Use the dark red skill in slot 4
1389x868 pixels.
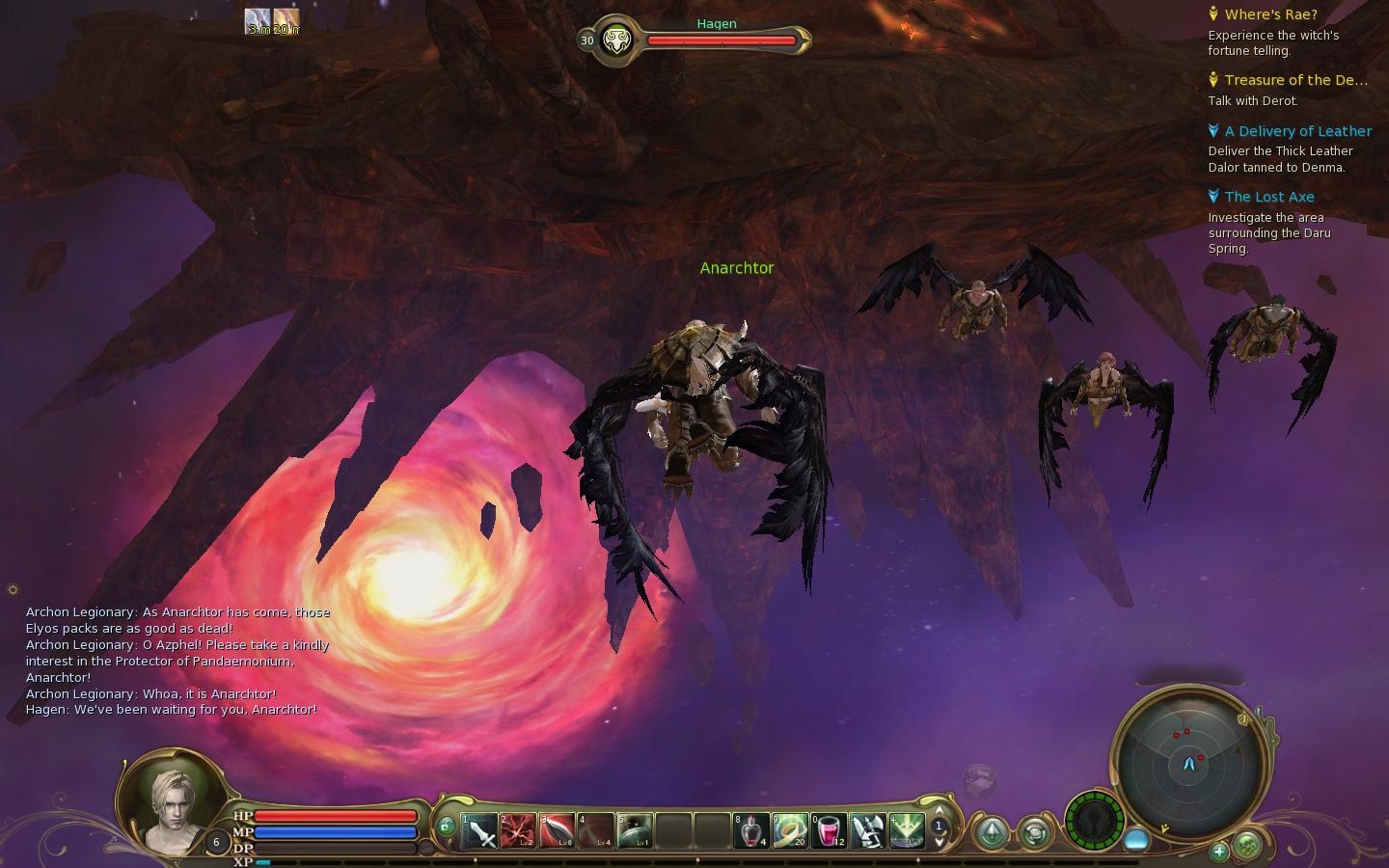click(595, 830)
